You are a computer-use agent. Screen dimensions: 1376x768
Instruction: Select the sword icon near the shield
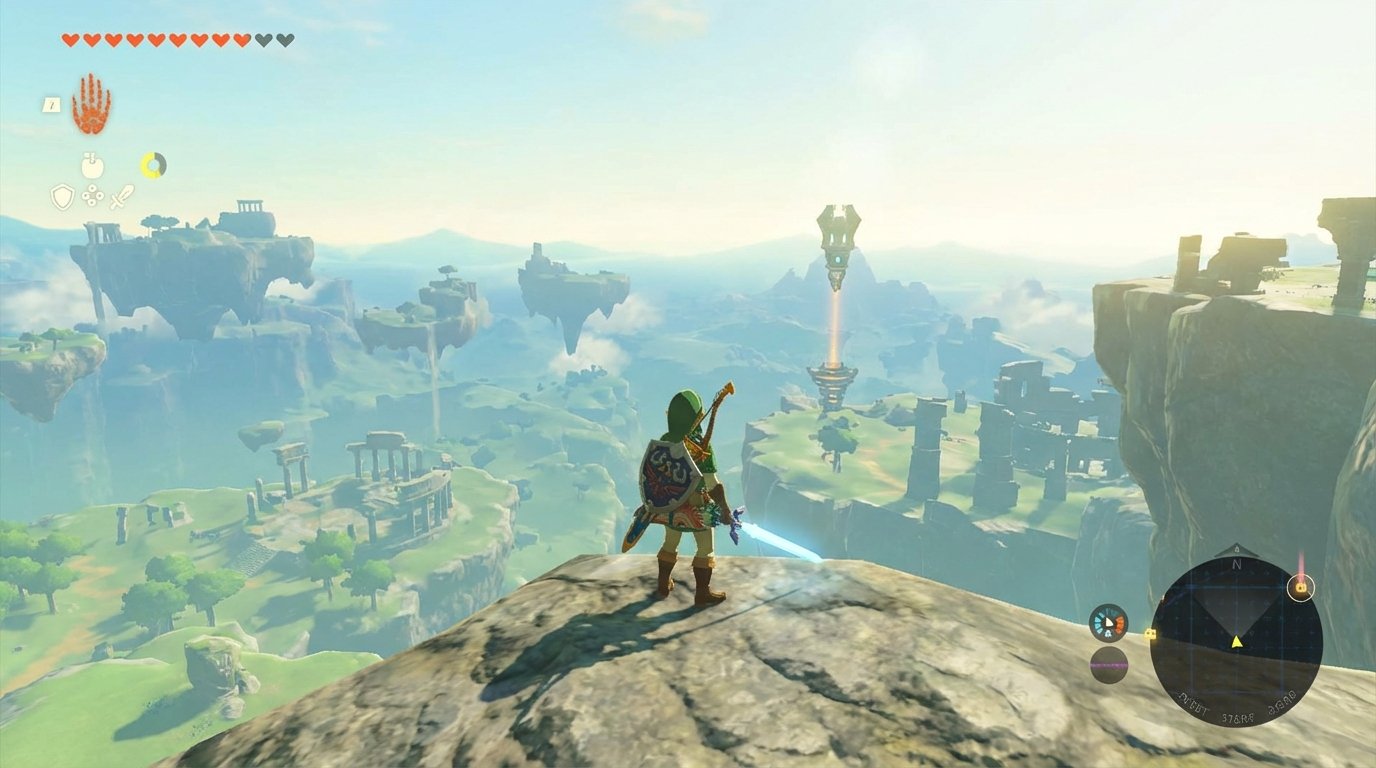pos(121,197)
